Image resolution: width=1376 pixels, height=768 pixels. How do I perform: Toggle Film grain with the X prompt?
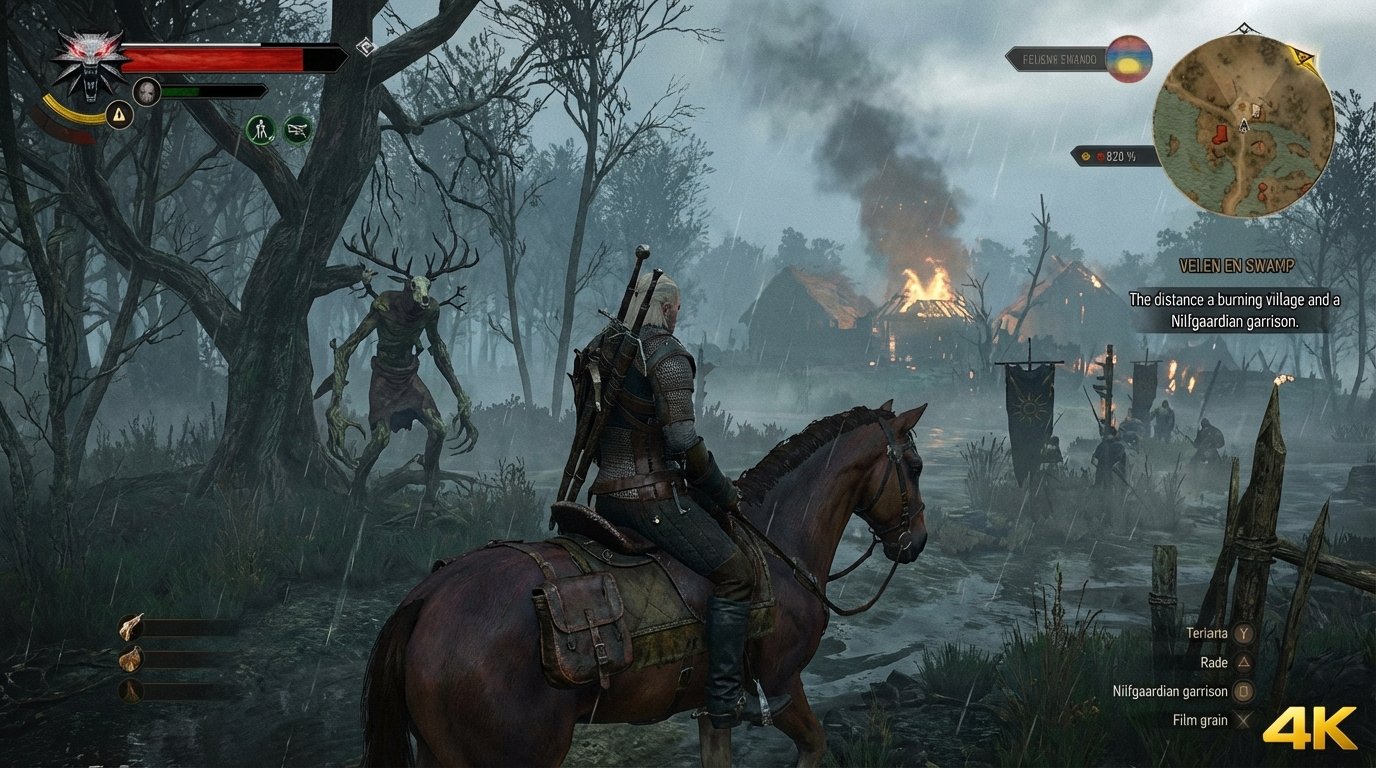tap(1242, 719)
